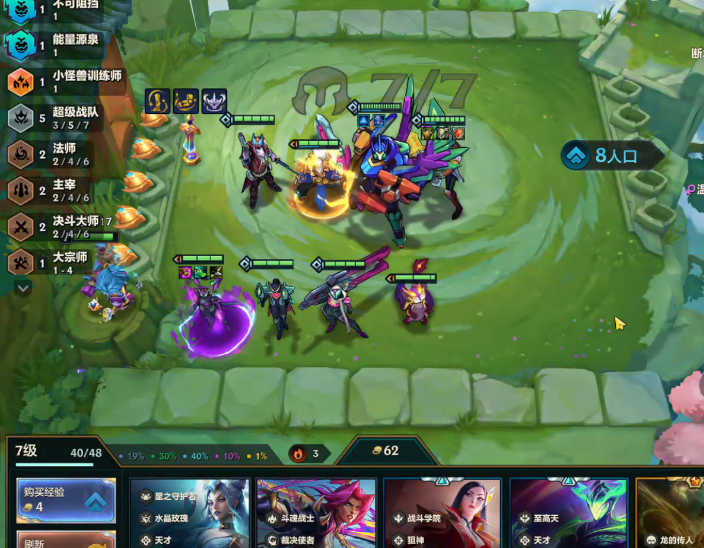The image size is (704, 548).
Task: Open the 能量源泉 trait entry
Action: point(60,45)
